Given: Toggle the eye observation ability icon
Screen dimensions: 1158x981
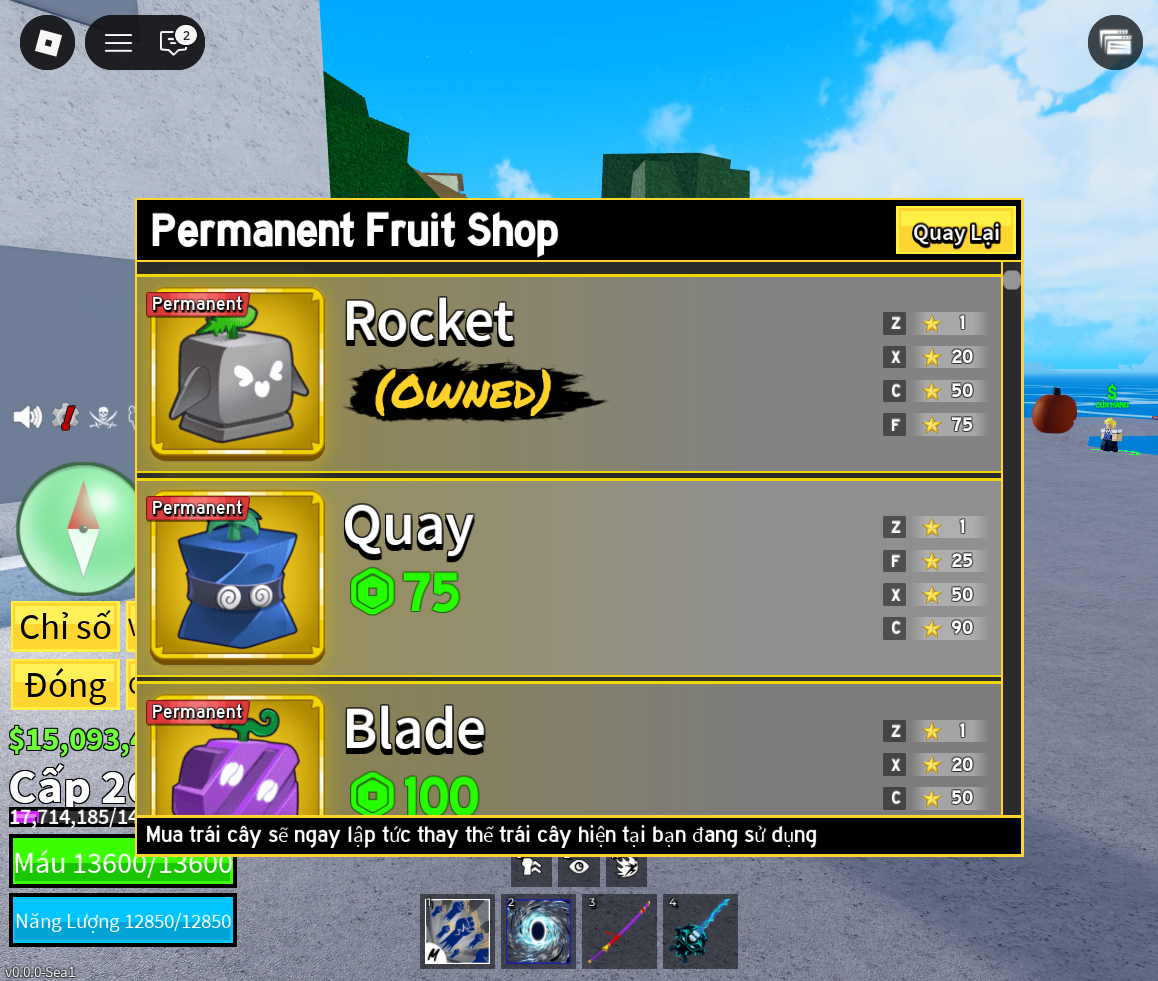Looking at the screenshot, I should coord(579,866).
